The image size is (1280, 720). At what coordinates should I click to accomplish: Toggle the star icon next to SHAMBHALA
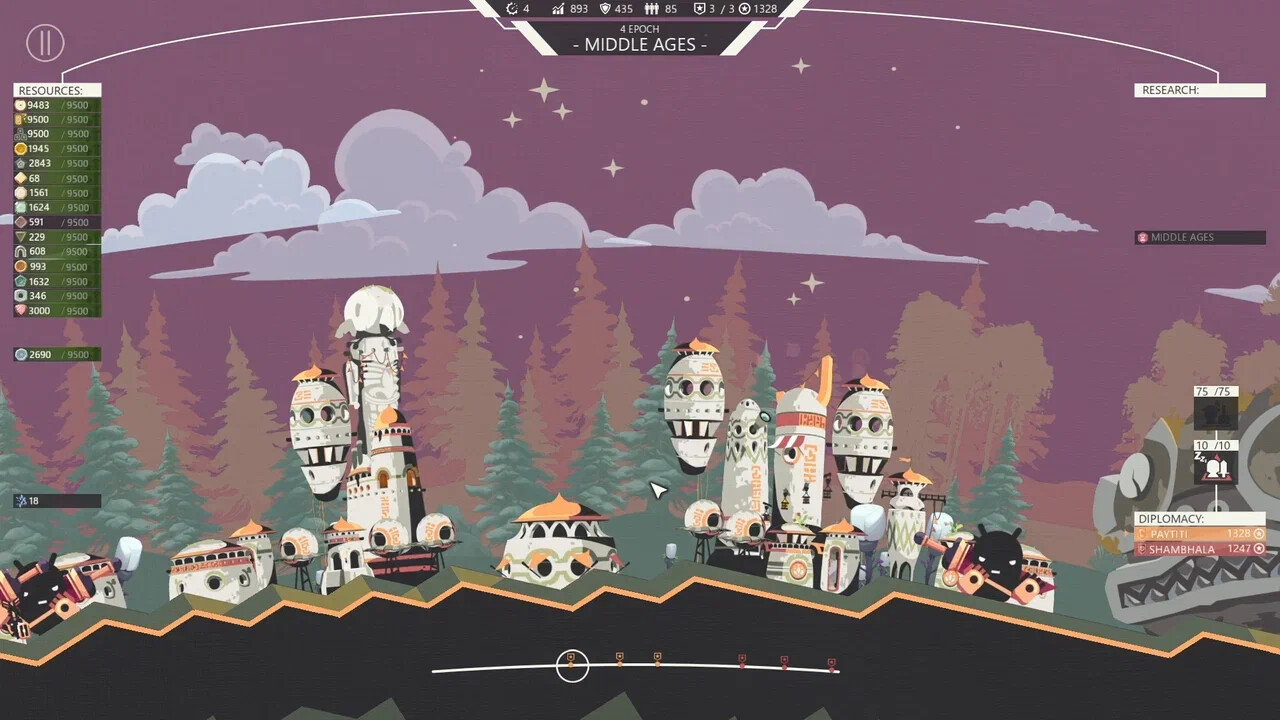(x=1258, y=548)
